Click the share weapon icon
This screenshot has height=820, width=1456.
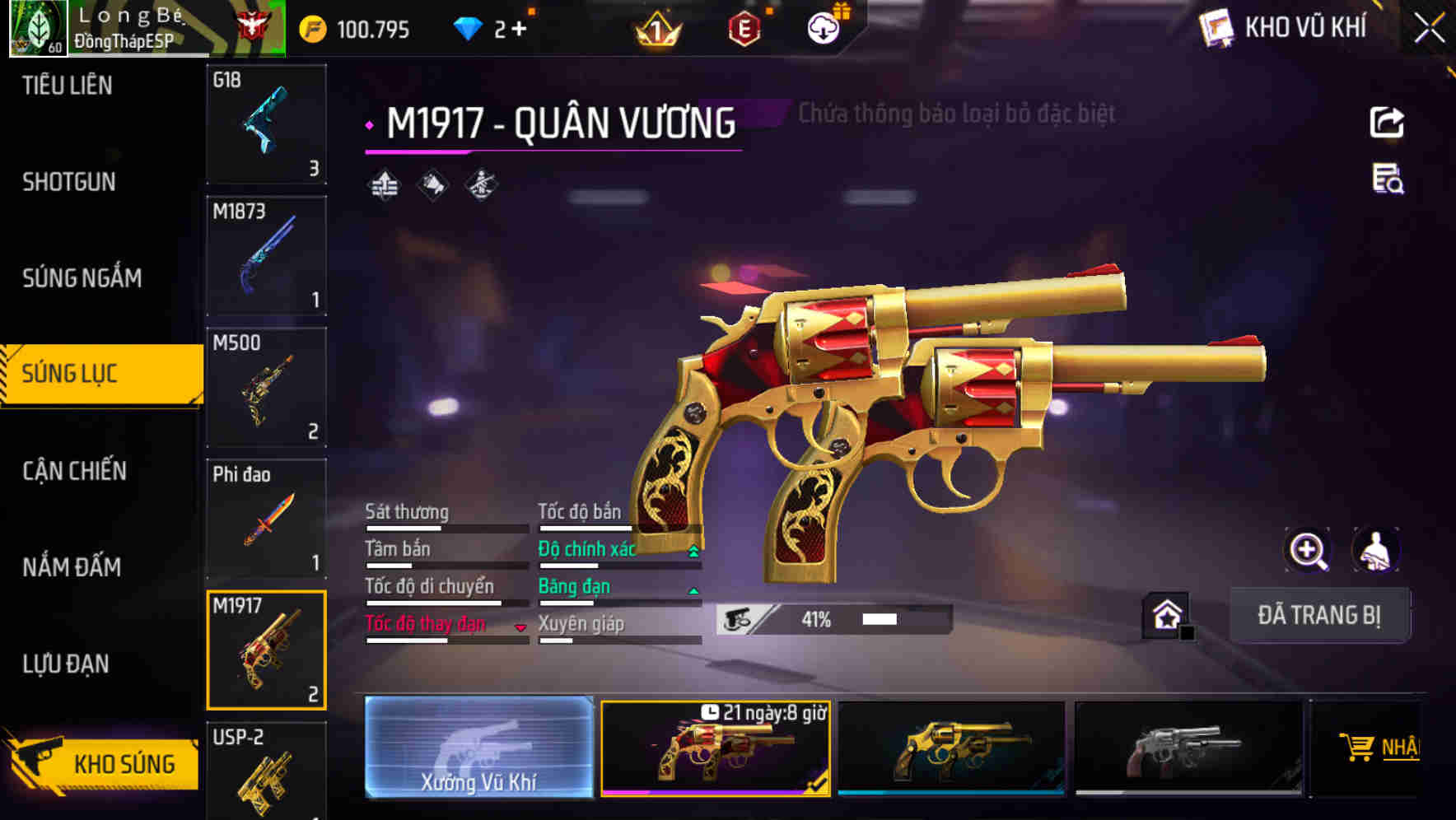coord(1388,121)
